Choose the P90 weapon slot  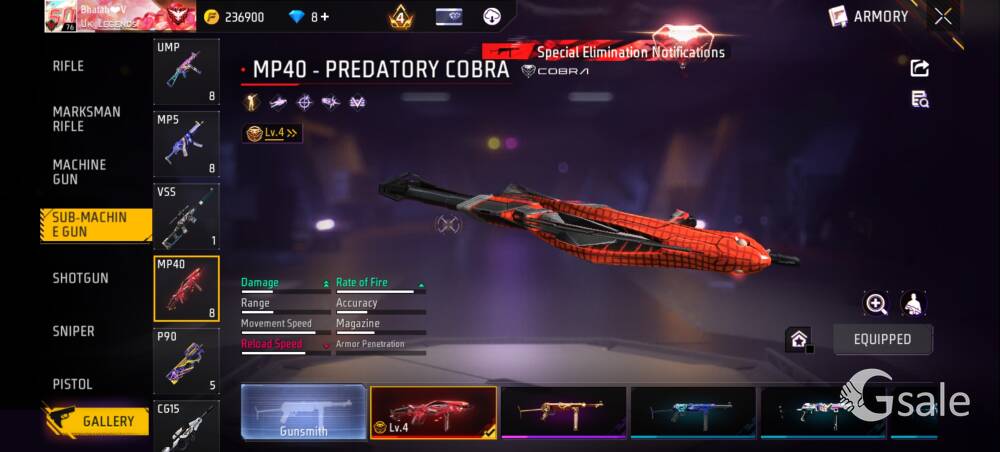coord(186,360)
